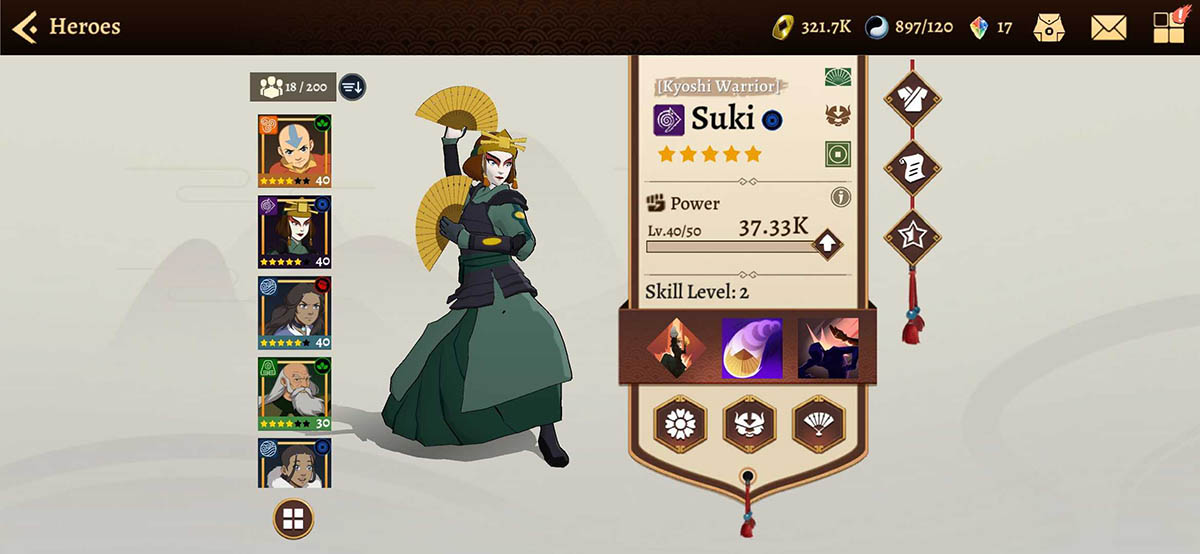Go back from the Heroes screen
1200x554 pixels.
26,27
